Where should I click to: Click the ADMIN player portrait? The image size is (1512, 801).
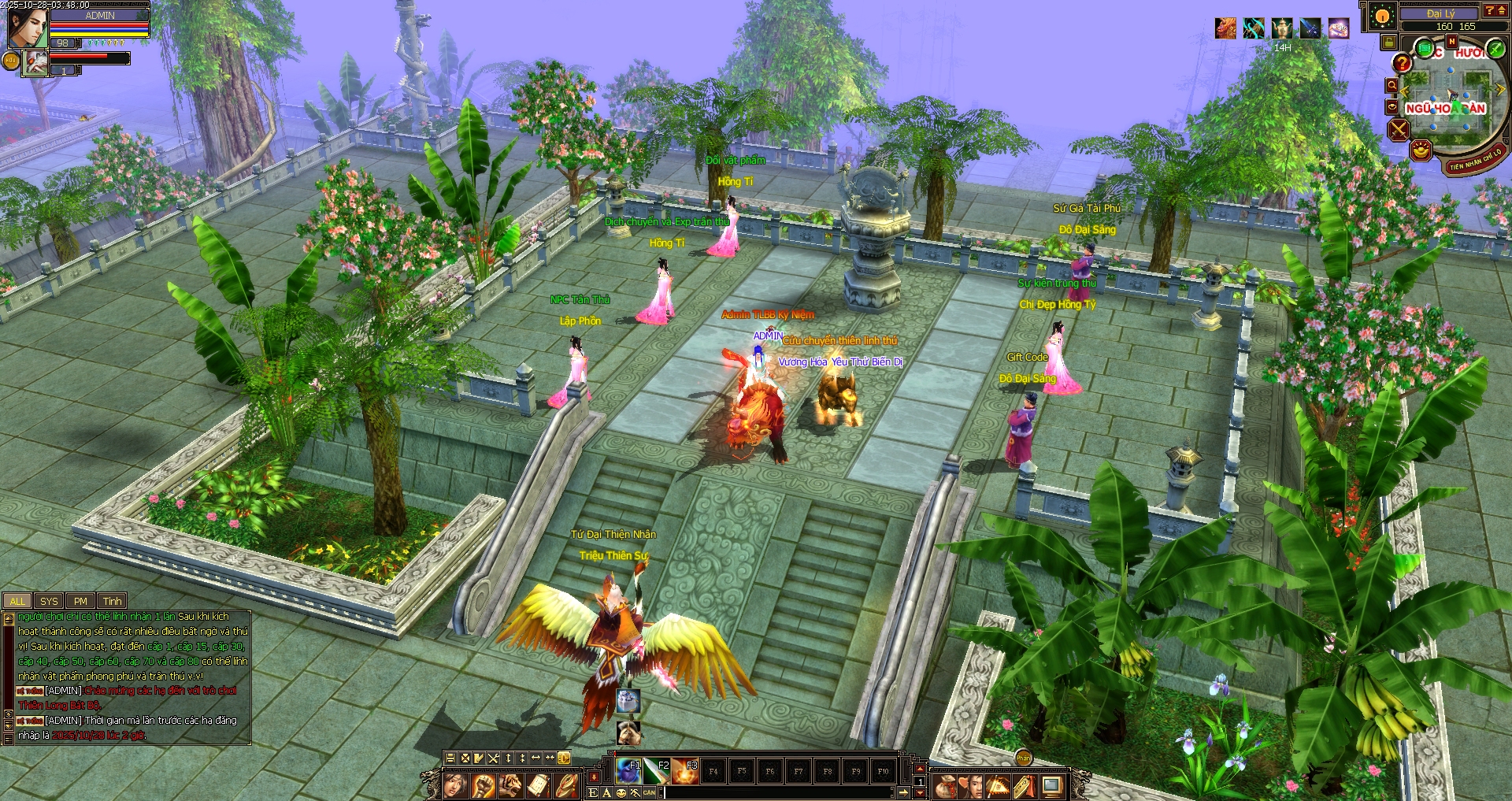pyautogui.click(x=26, y=26)
